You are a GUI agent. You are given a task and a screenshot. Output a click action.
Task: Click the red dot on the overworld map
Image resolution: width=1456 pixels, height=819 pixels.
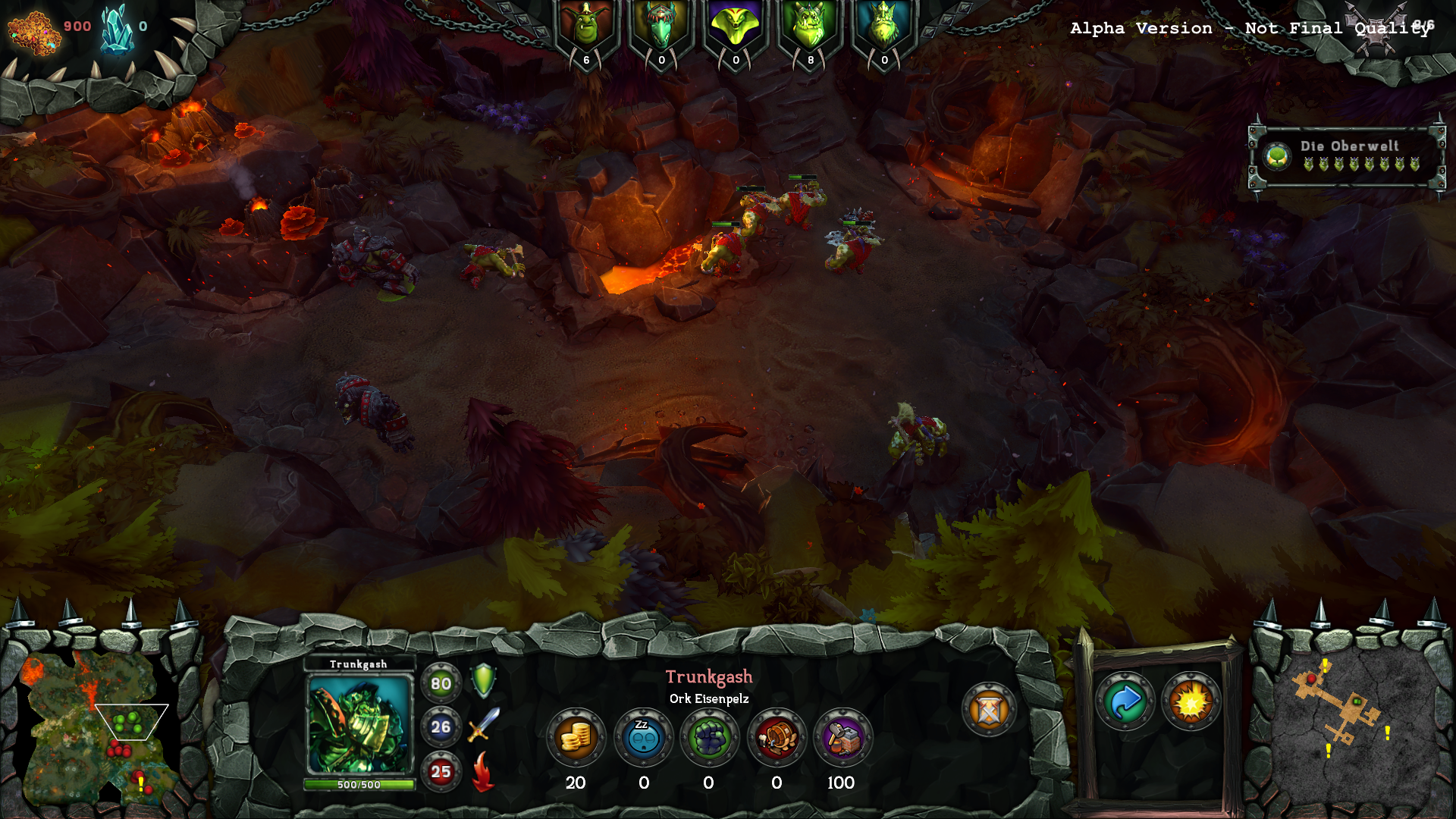click(x=1311, y=680)
